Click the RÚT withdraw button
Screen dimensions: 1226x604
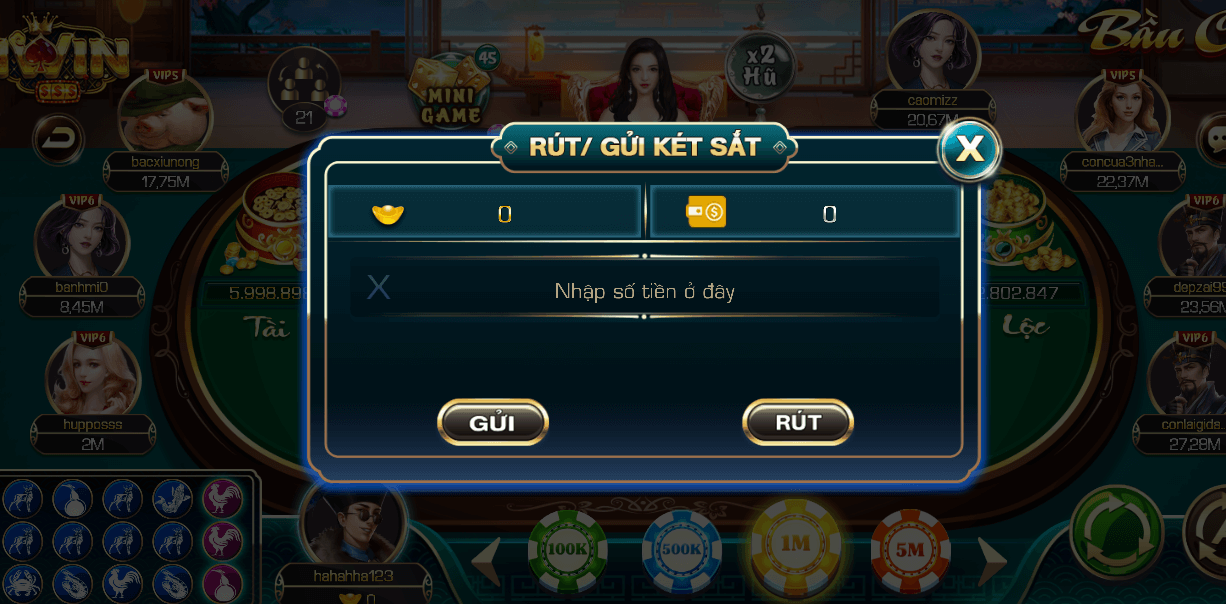[x=797, y=422]
